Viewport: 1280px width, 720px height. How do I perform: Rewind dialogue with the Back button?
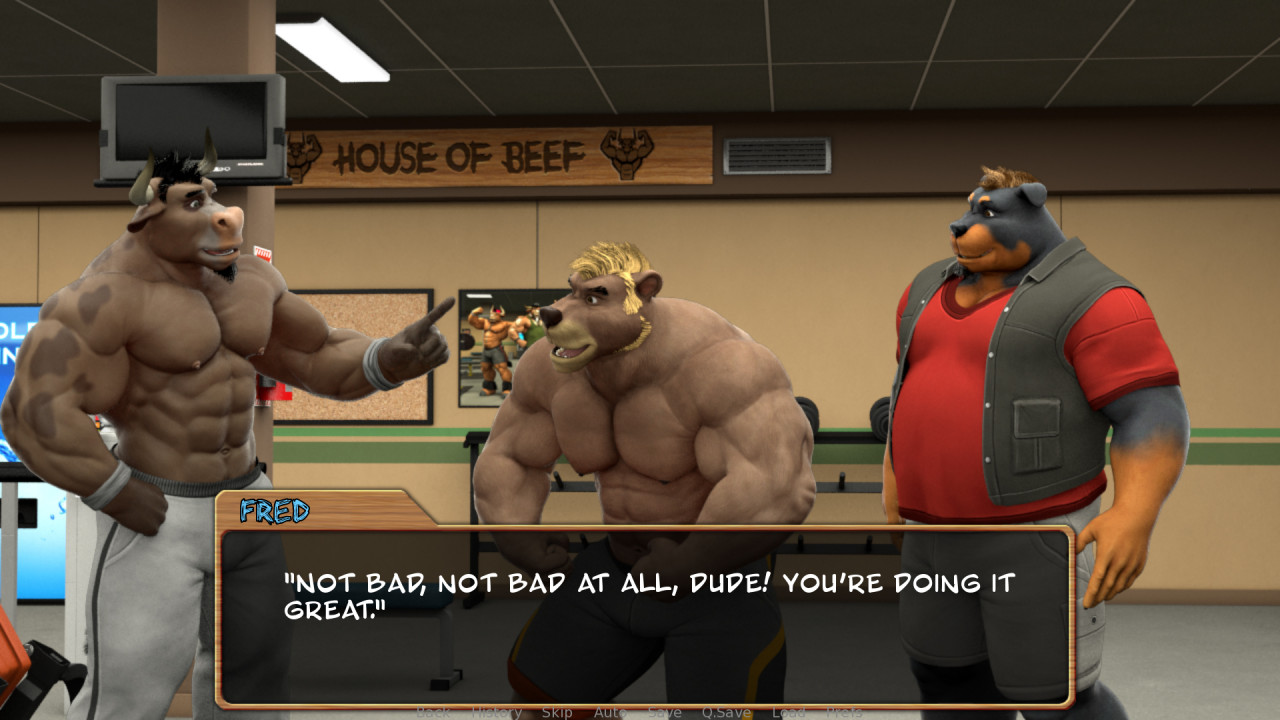tap(430, 712)
